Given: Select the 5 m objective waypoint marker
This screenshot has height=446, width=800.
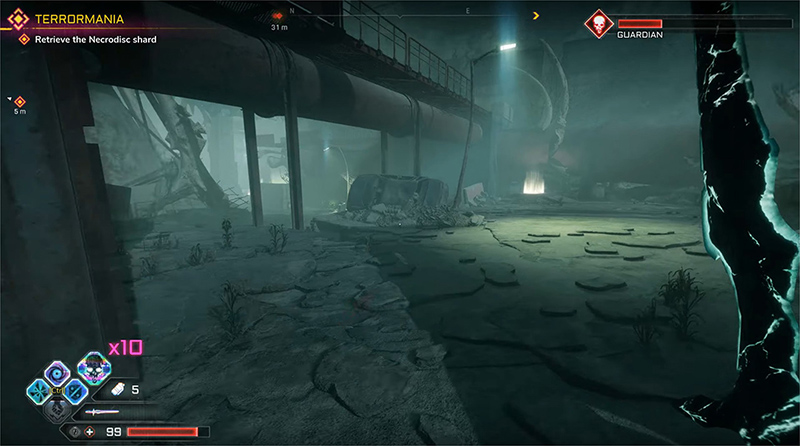Looking at the screenshot, I should pos(19,101).
